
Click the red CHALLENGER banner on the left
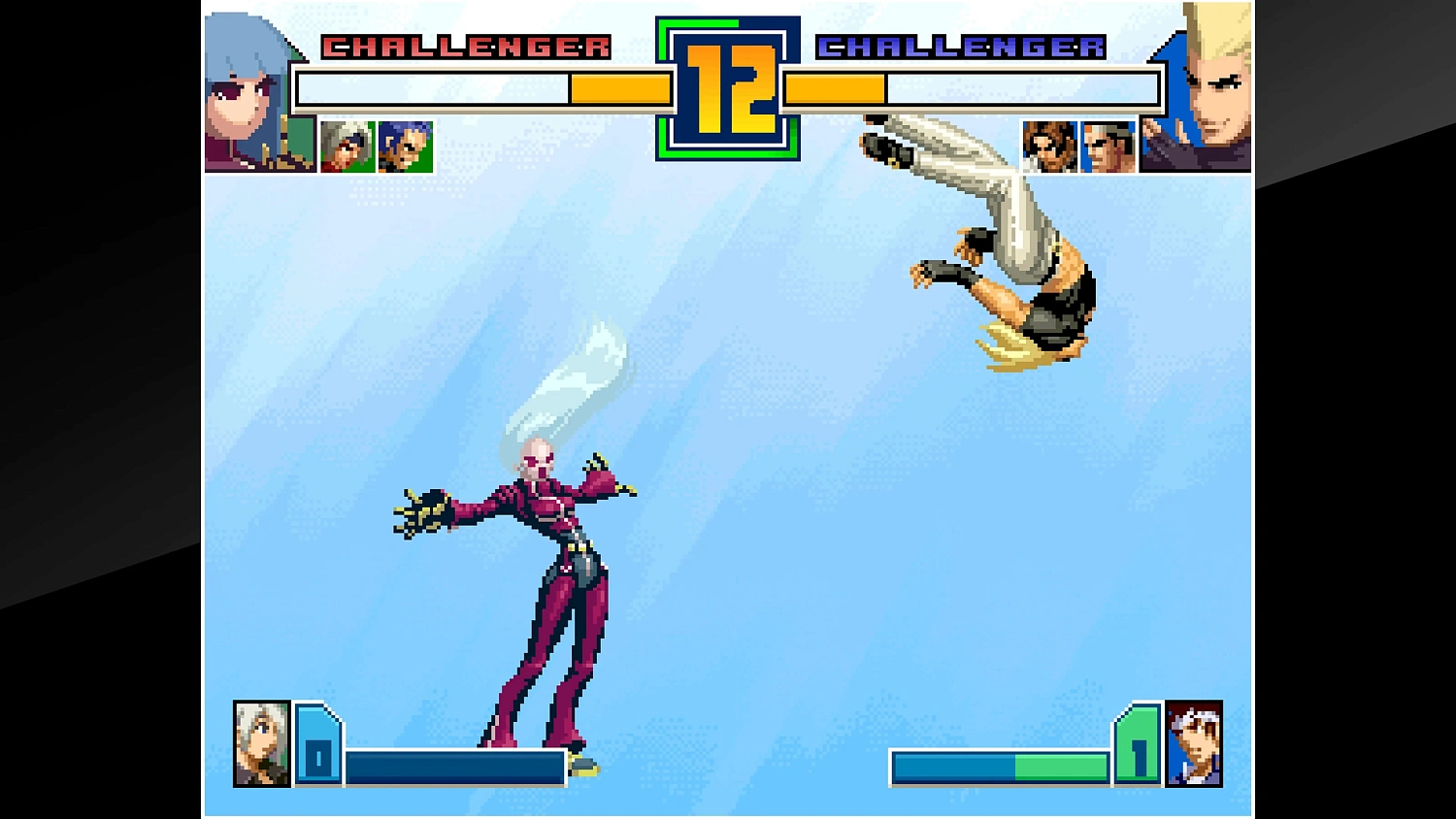[x=466, y=44]
